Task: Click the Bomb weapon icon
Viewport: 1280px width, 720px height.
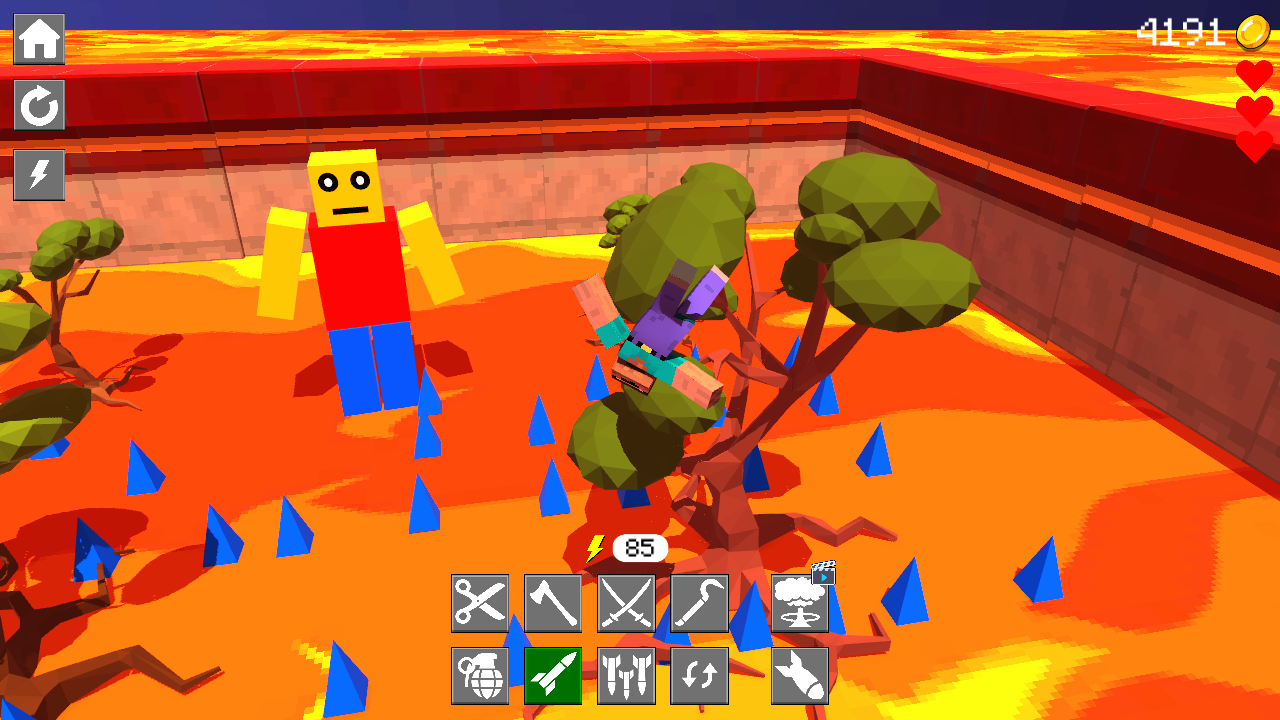Action: pyautogui.click(x=799, y=675)
